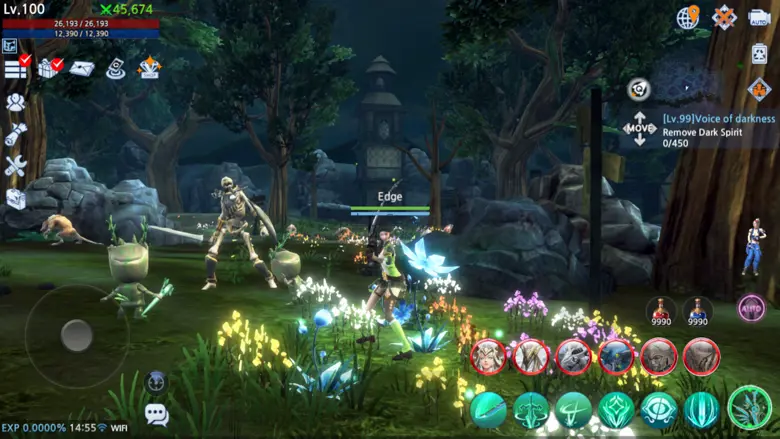Viewport: 780px width, 439px height.
Task: Open the crossed tools icon in left sidebar
Action: (15, 166)
